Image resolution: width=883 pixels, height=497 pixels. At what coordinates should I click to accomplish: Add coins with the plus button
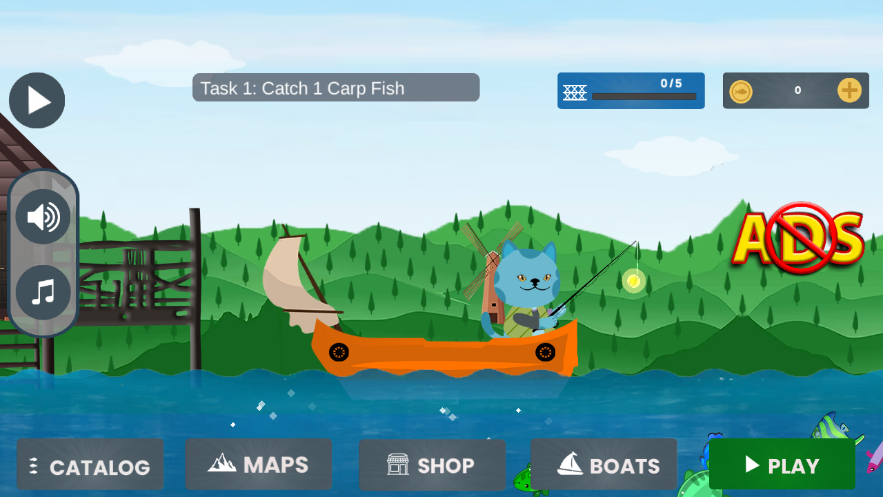[x=849, y=90]
